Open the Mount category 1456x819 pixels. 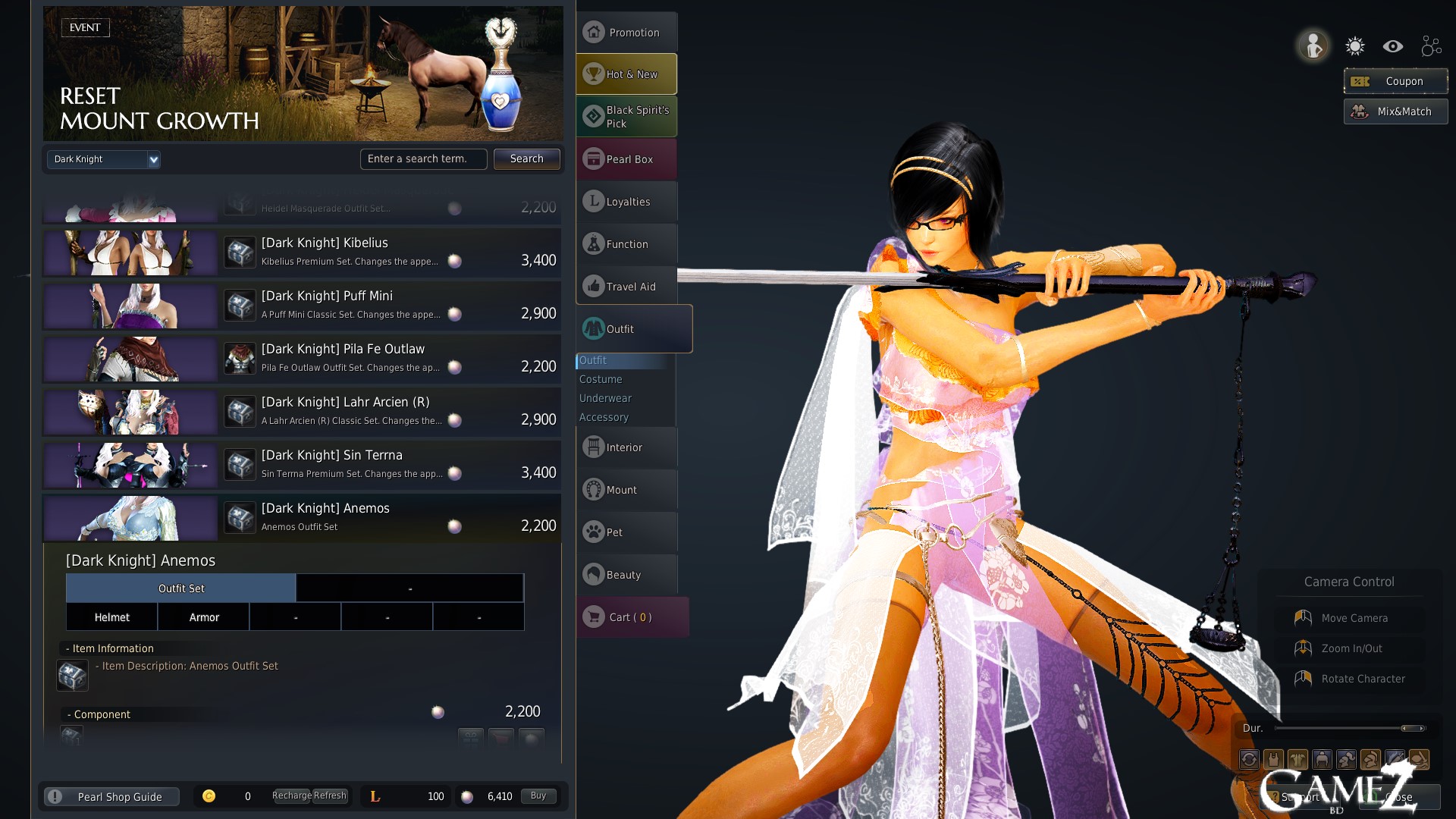pos(626,490)
